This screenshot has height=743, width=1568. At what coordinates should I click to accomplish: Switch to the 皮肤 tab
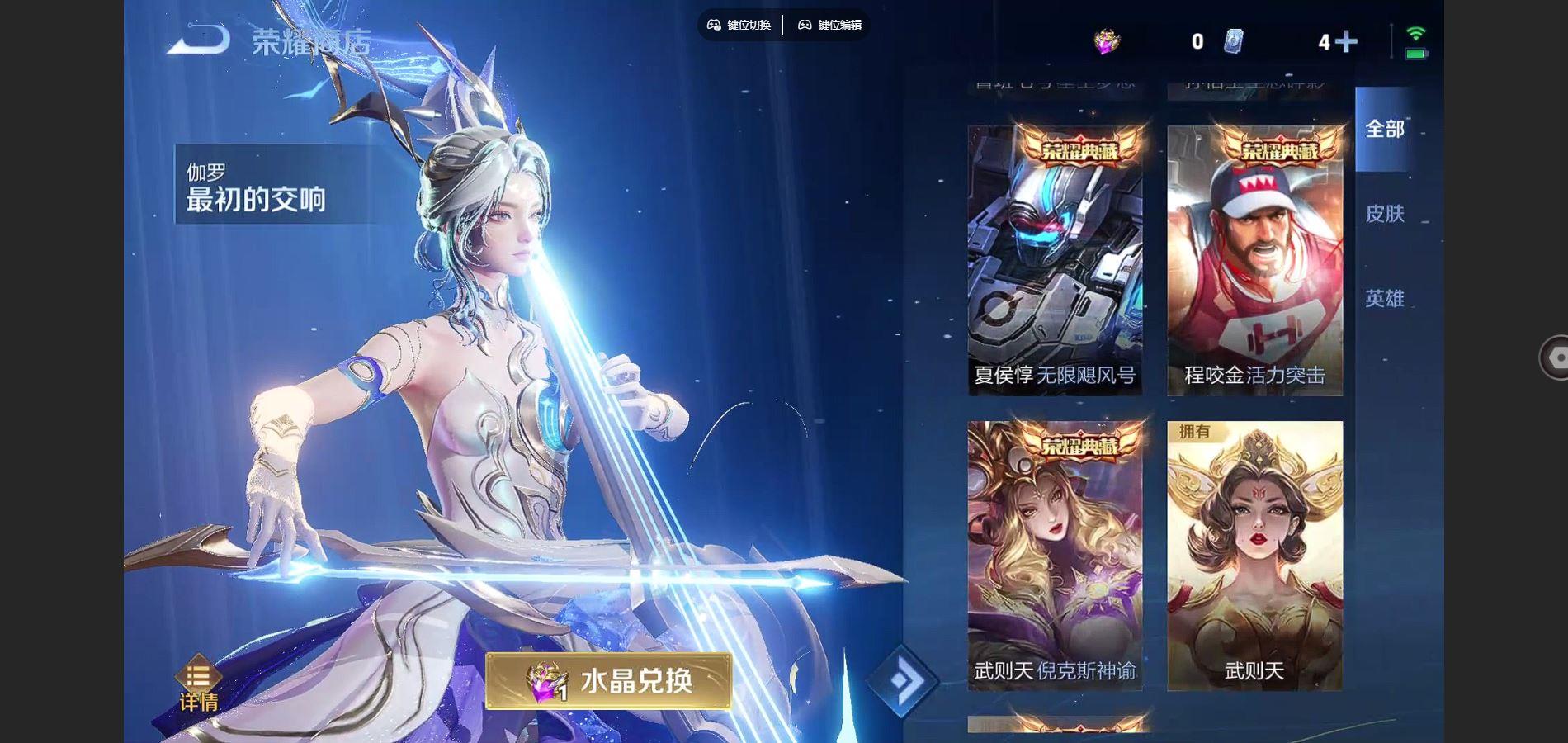(x=1387, y=214)
